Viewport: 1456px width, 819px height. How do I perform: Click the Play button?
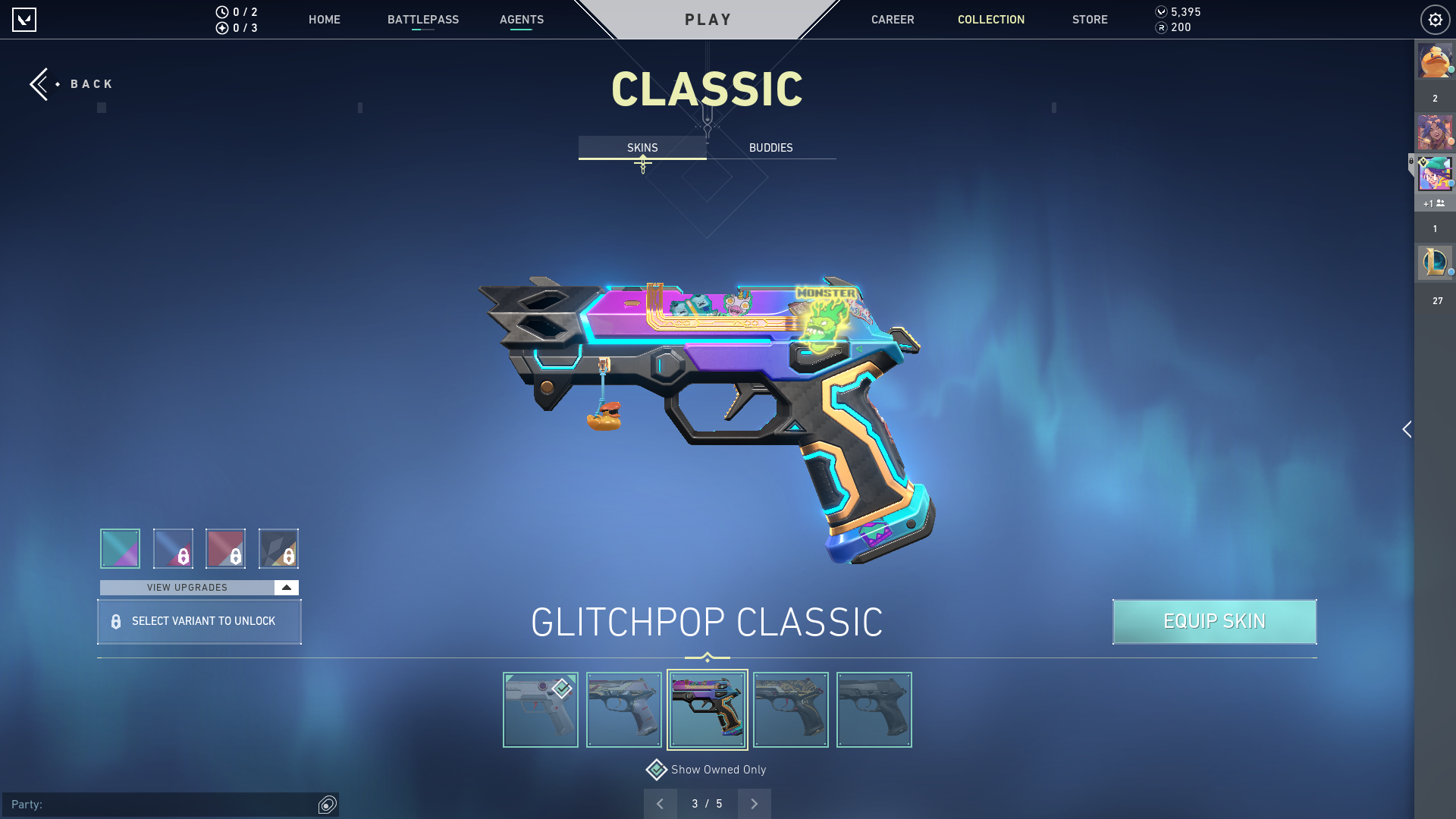[708, 20]
